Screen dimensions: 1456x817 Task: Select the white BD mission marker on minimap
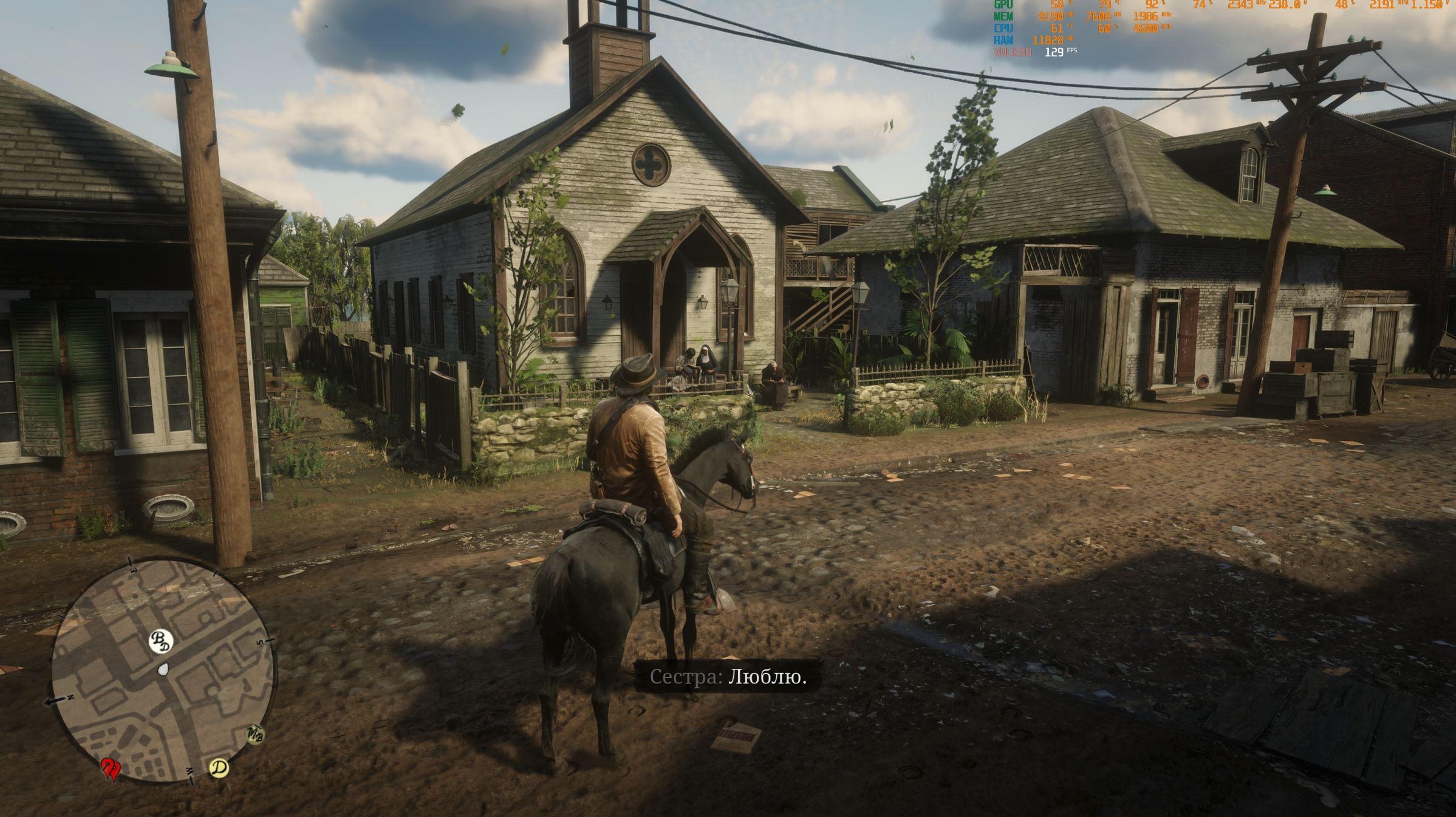point(161,641)
